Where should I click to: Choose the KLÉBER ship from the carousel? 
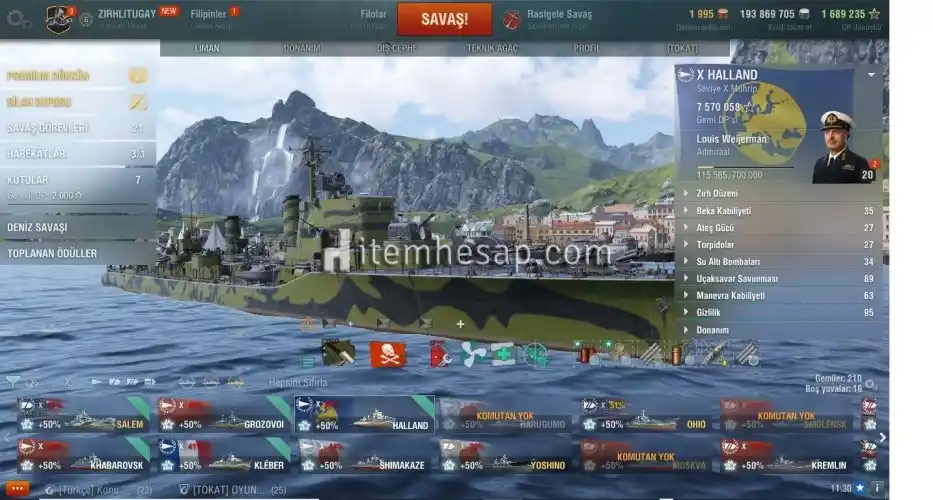[x=223, y=457]
